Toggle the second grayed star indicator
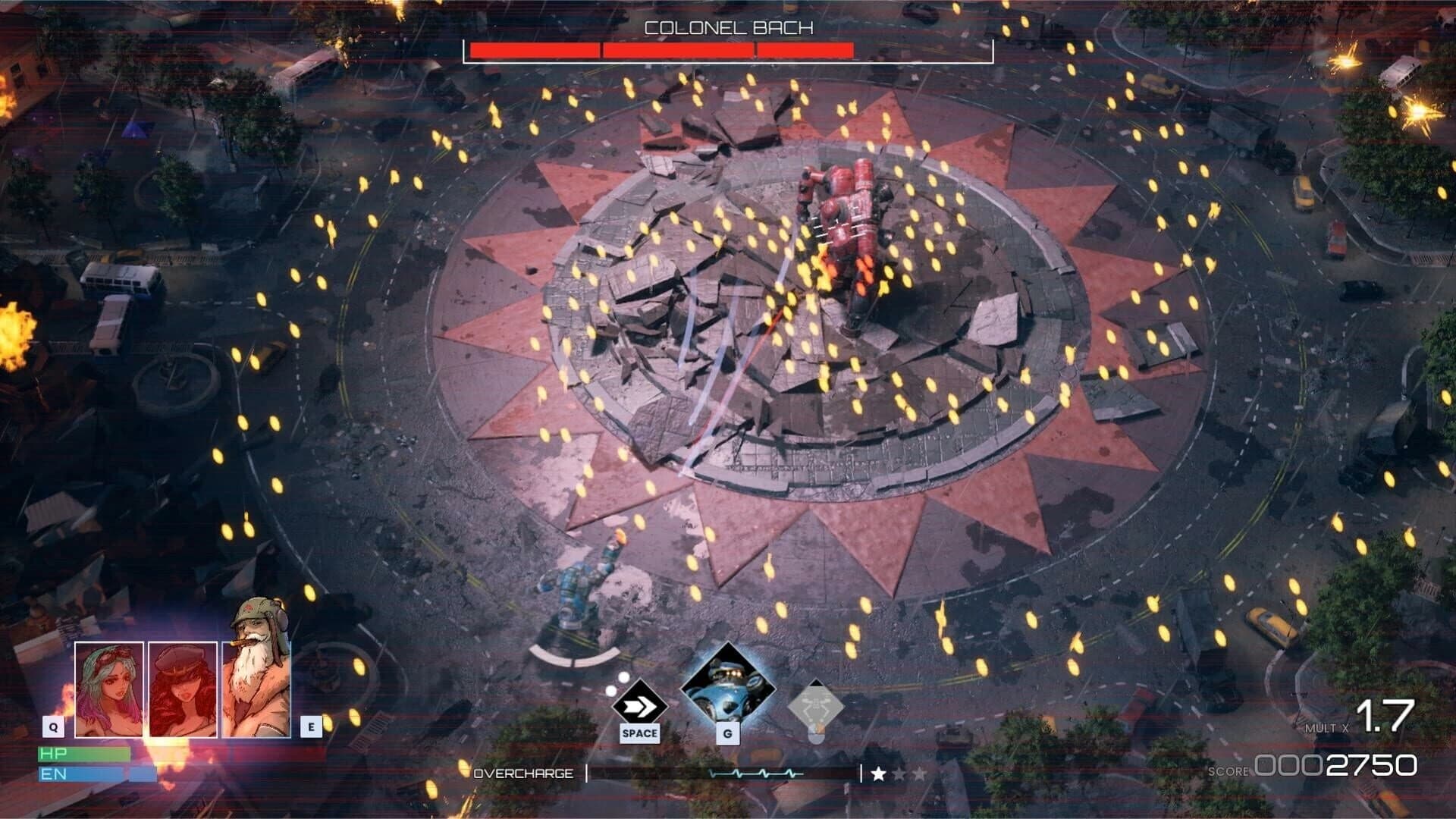Screen dimensions: 1456x819 (x=899, y=774)
